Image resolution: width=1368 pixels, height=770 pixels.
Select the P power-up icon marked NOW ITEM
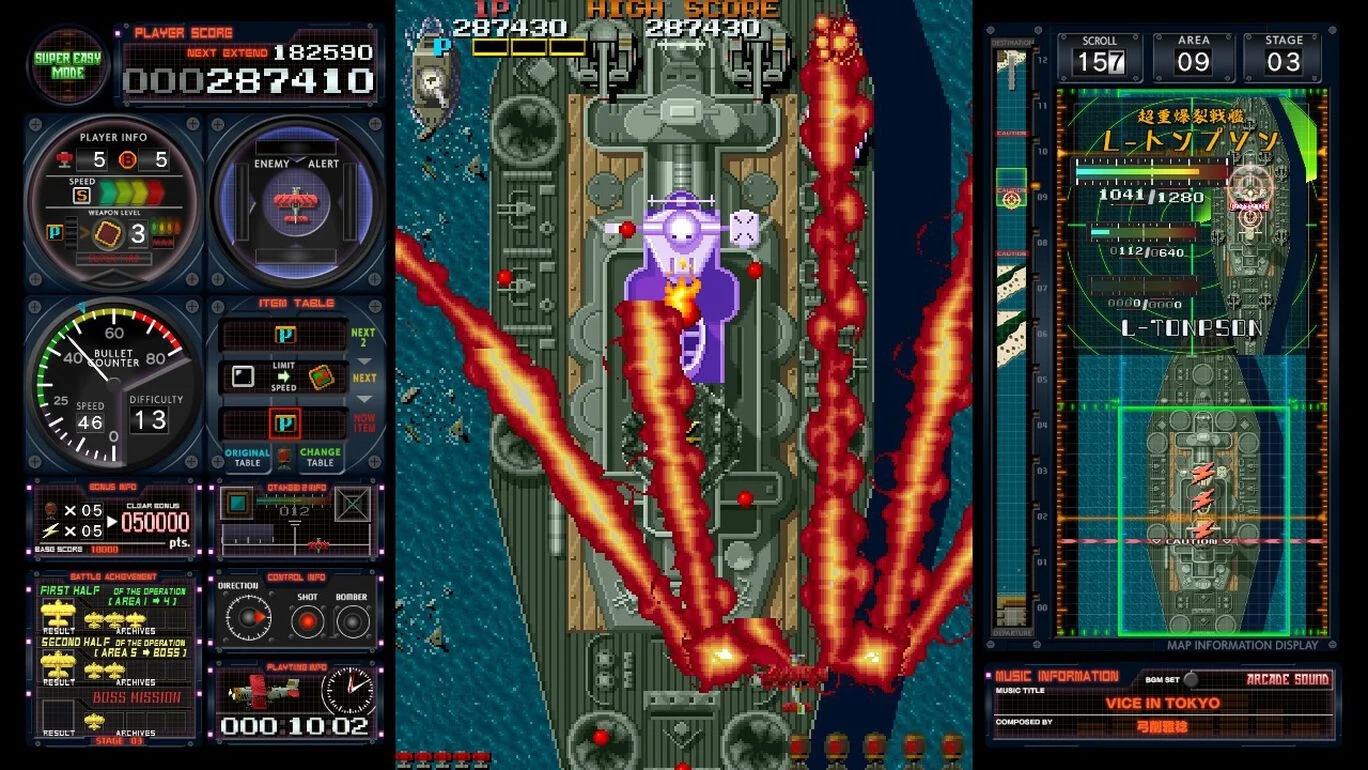pyautogui.click(x=286, y=422)
